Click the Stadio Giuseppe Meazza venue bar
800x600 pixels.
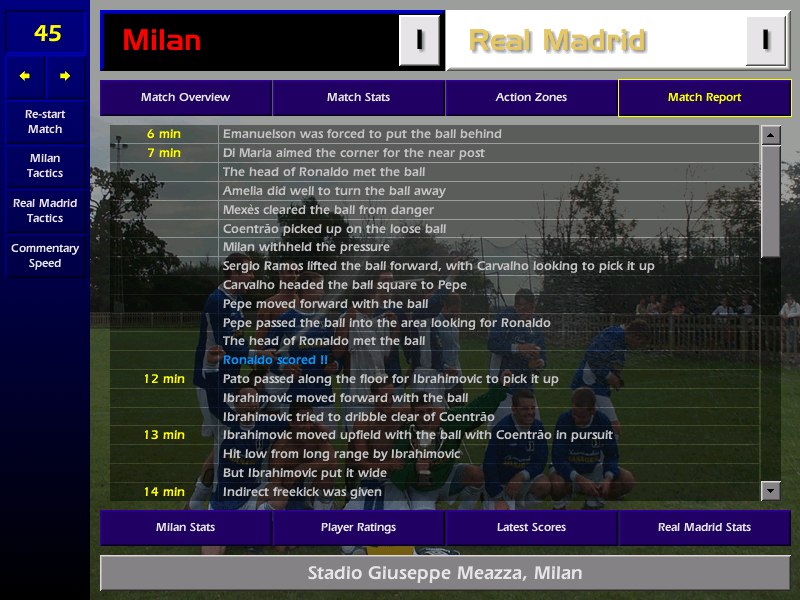tap(444, 573)
